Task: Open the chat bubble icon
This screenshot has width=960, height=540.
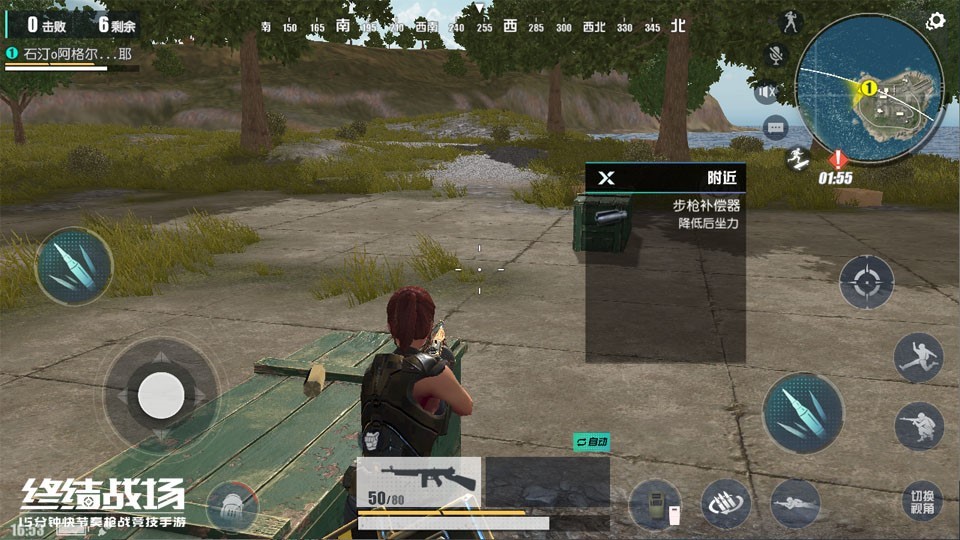Action: click(776, 127)
